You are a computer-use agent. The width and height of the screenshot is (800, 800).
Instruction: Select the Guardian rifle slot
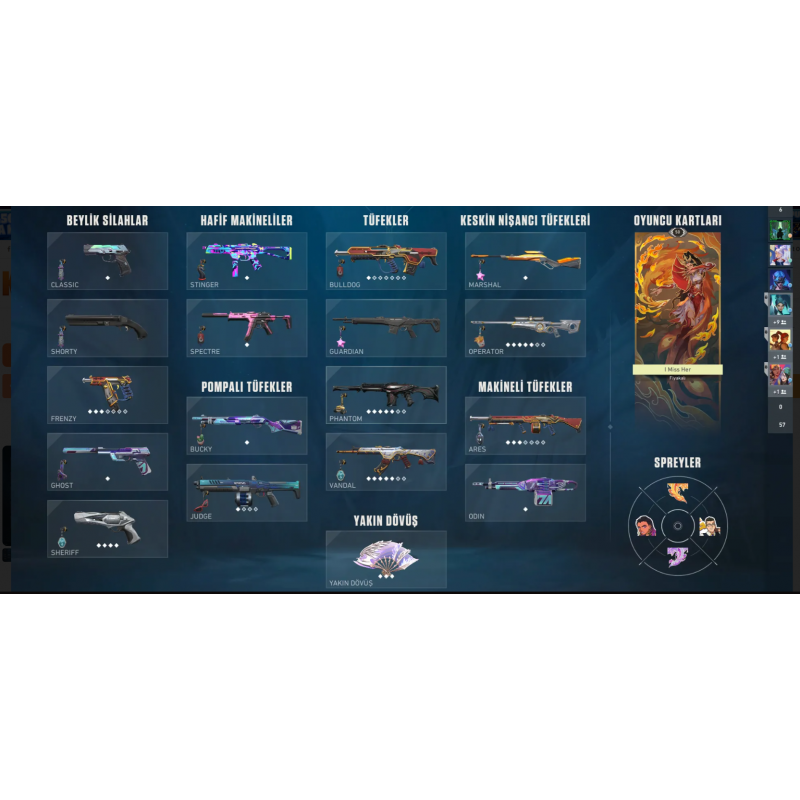pos(385,328)
